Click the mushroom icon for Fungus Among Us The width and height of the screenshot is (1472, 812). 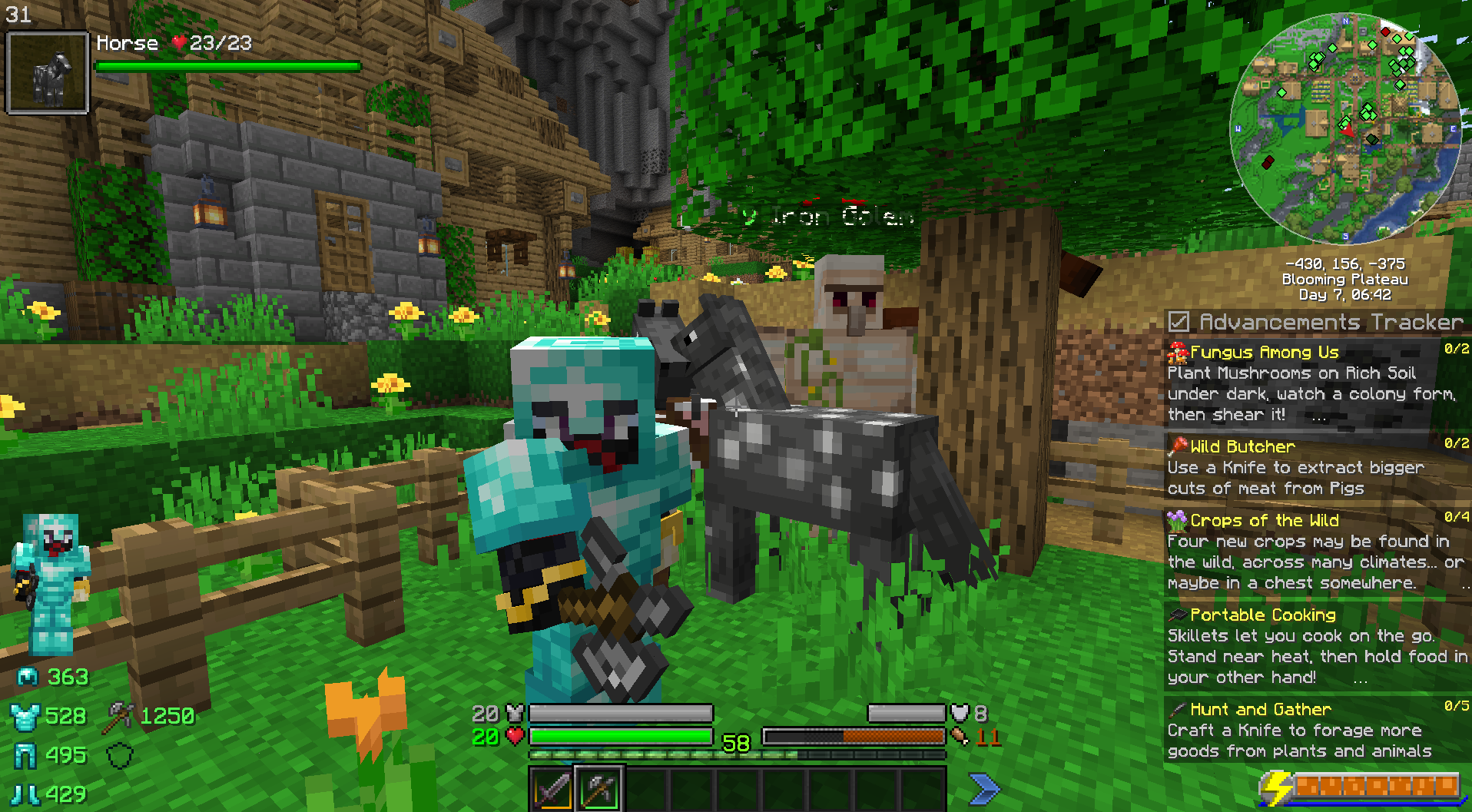1178,352
